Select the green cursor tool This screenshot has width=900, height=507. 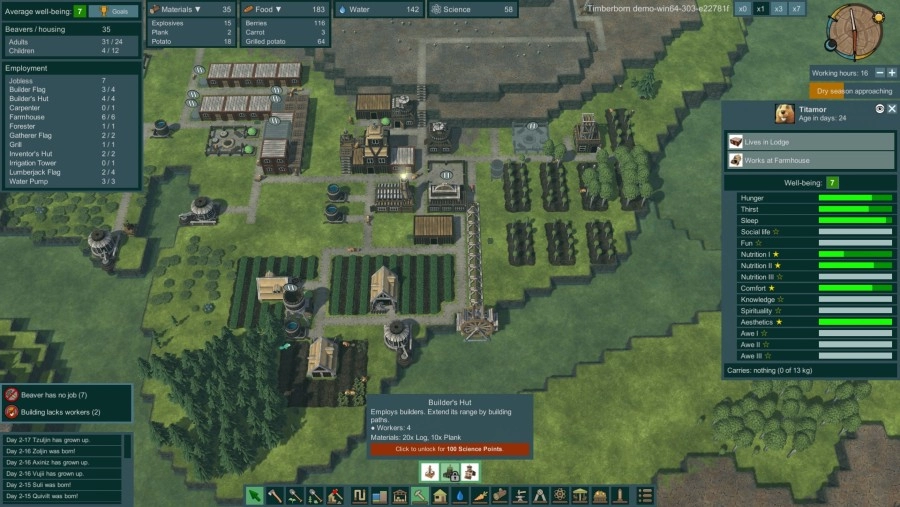255,495
